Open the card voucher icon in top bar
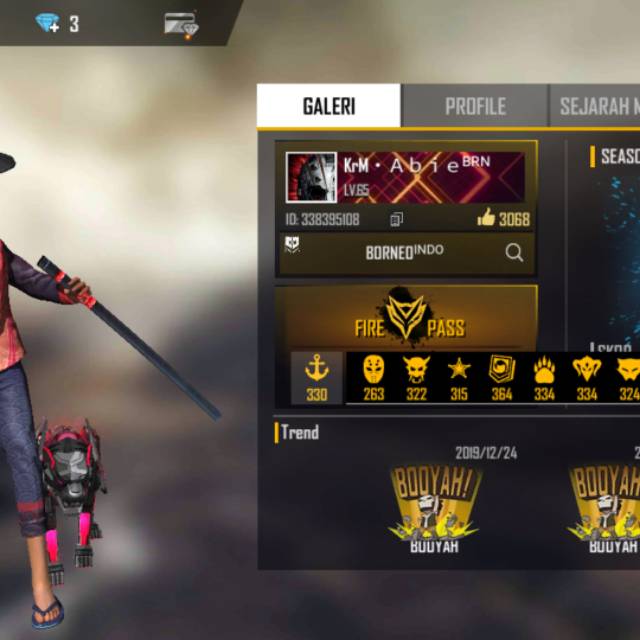The image size is (640, 640). point(181,24)
